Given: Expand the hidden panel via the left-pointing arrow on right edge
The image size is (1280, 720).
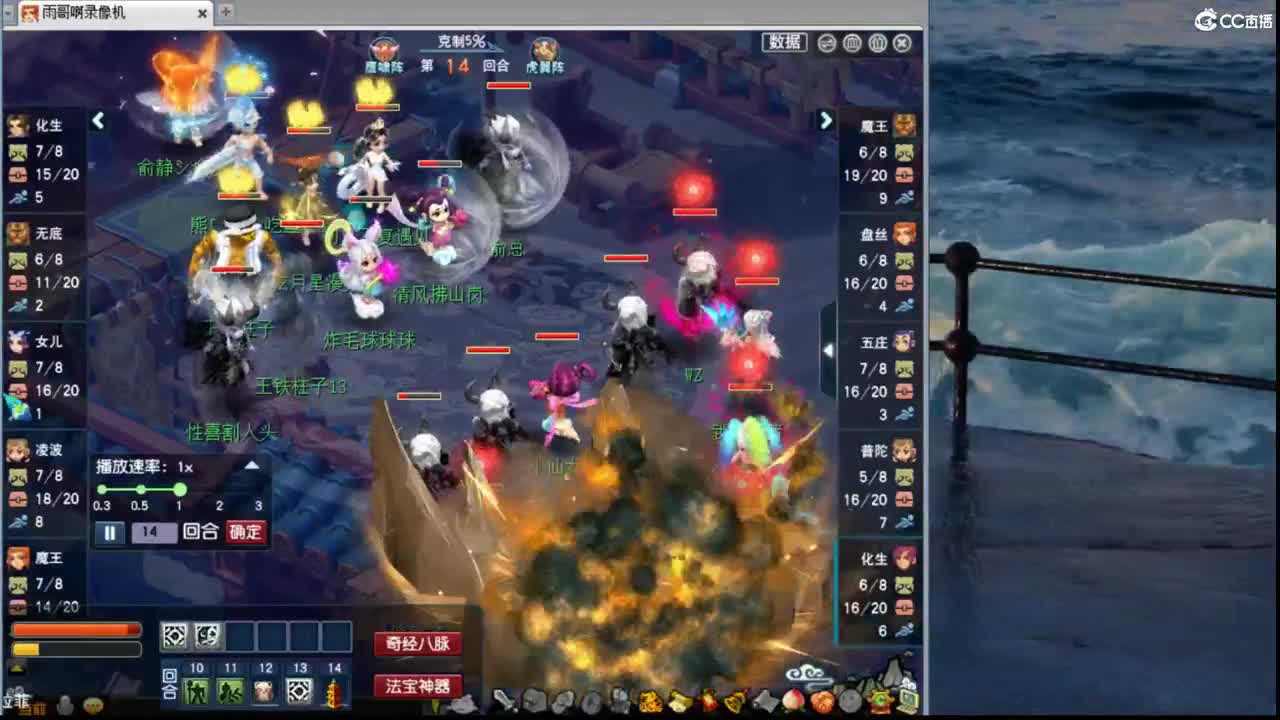Looking at the screenshot, I should (828, 349).
